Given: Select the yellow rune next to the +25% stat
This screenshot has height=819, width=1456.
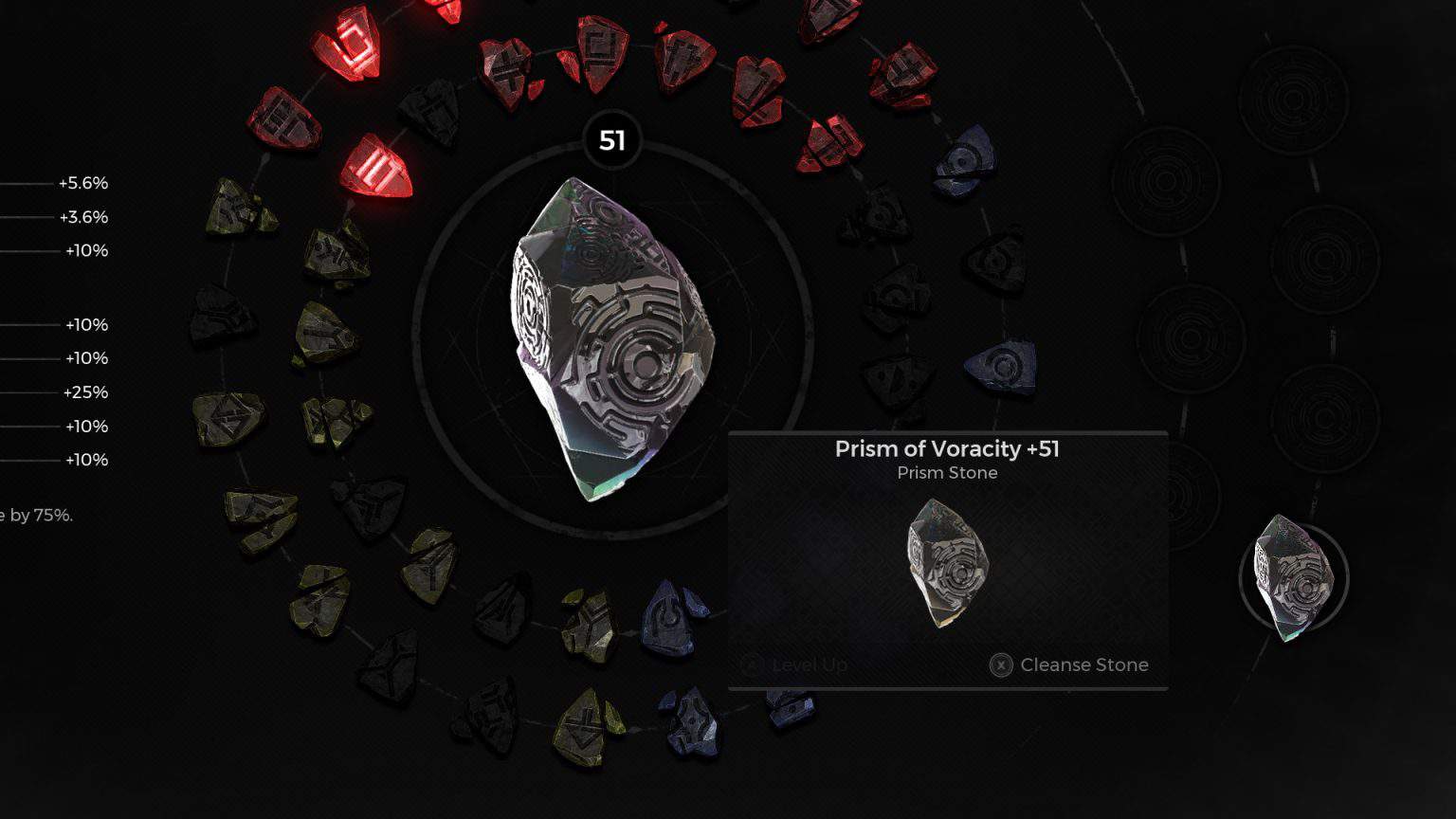Looking at the screenshot, I should click(230, 420).
